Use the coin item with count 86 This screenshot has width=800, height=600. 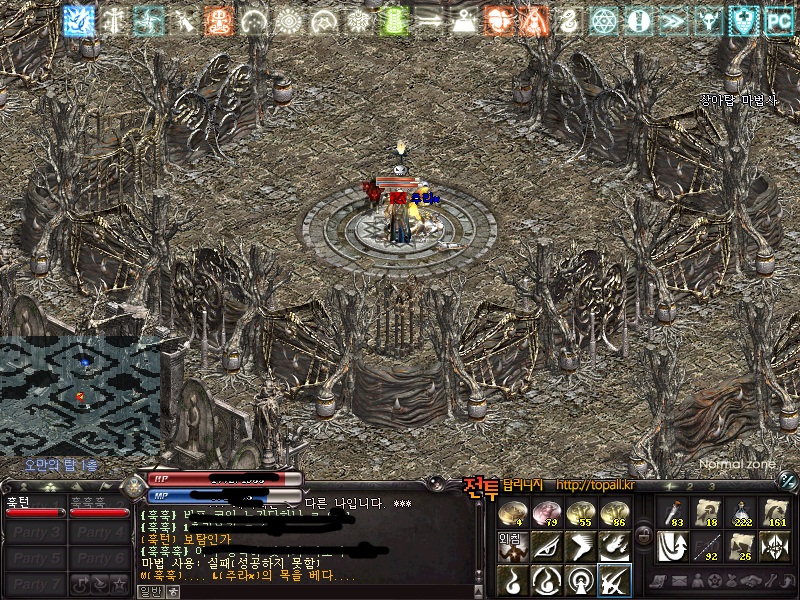pyautogui.click(x=613, y=514)
